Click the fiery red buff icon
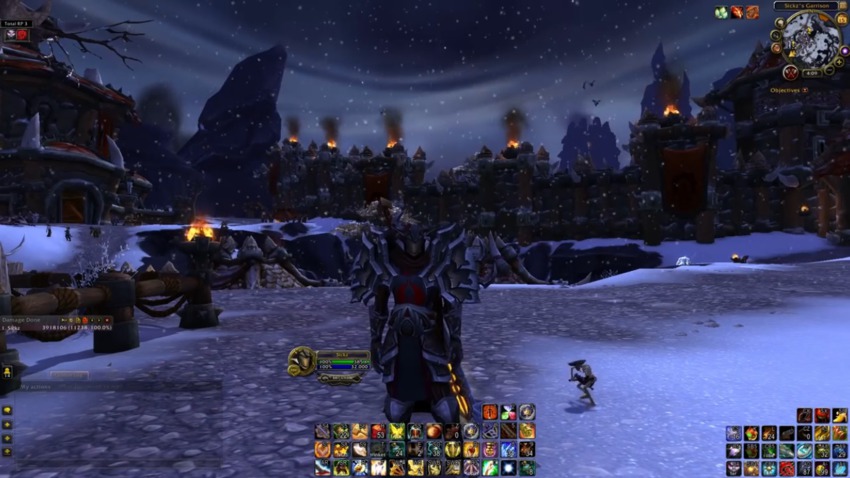The image size is (850, 478). (x=736, y=12)
